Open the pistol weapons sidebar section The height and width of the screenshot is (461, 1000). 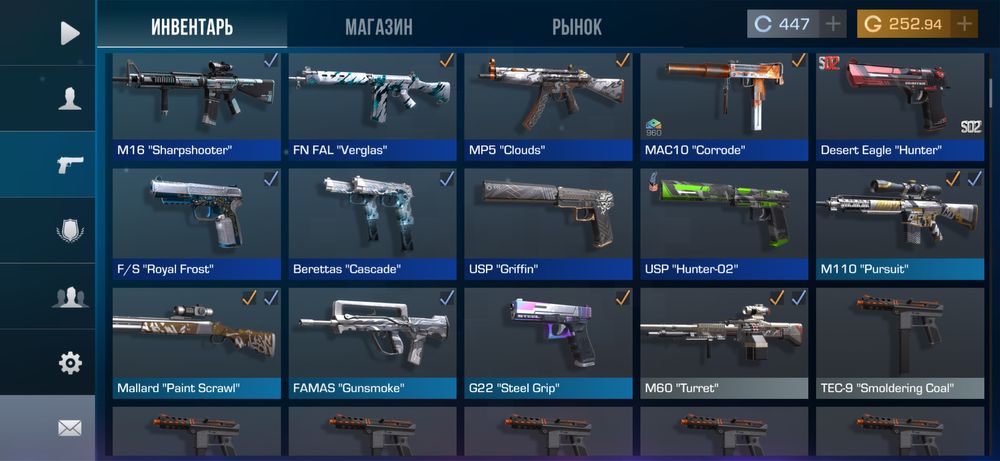pos(69,165)
